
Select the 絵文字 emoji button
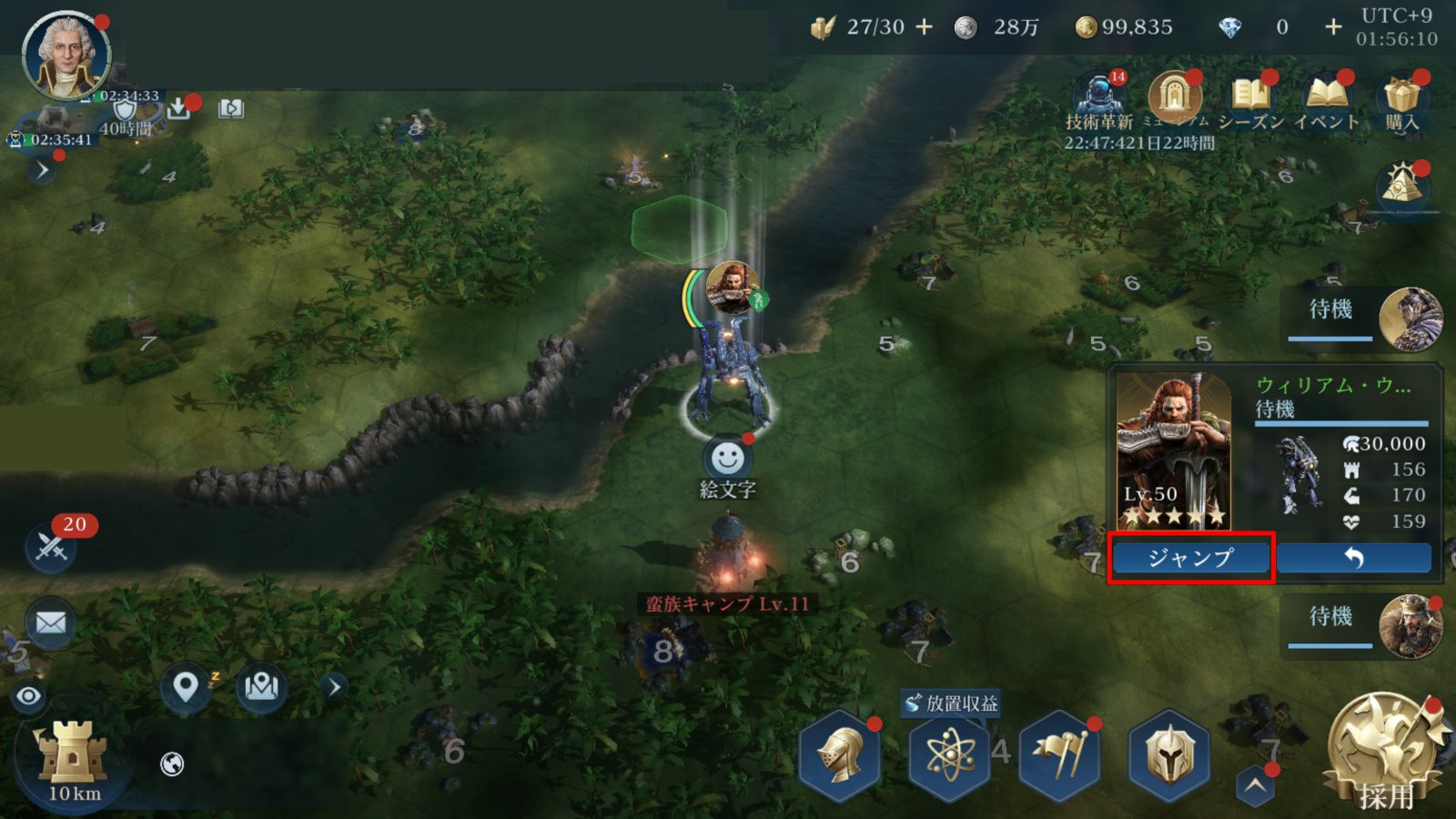pos(727,460)
